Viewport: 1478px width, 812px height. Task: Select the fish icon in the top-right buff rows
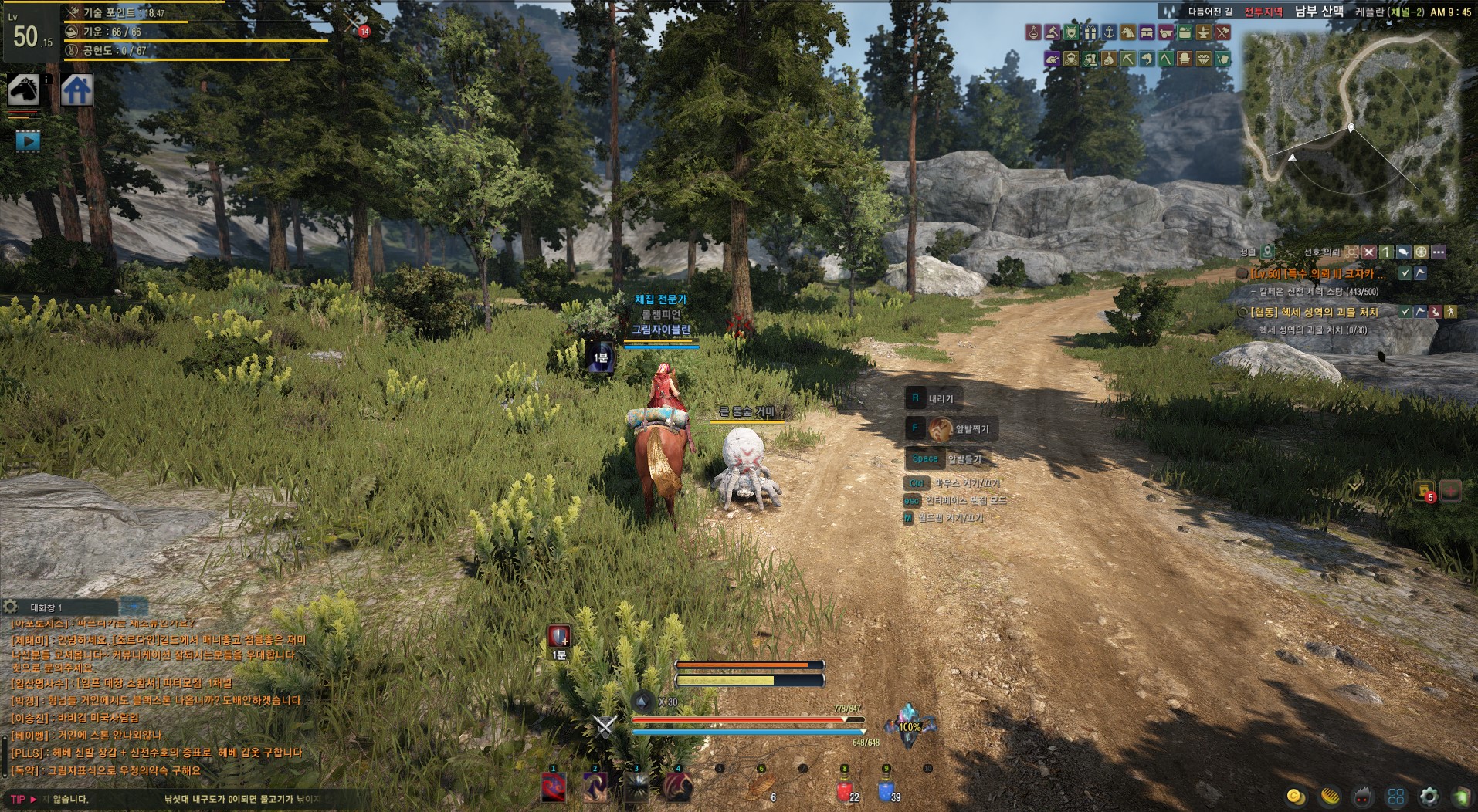pyautogui.click(x=1147, y=59)
